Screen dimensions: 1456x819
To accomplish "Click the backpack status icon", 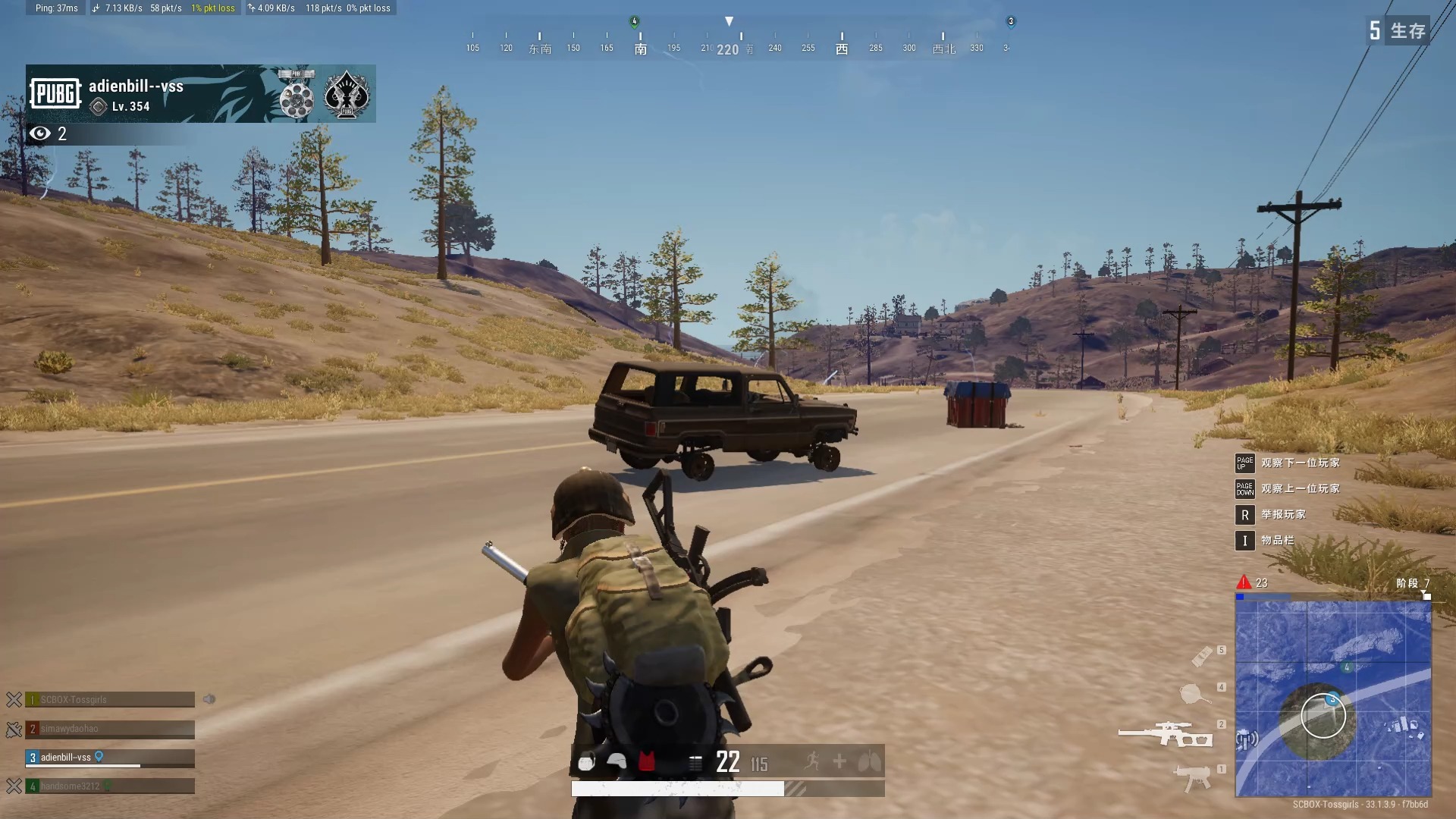I will pyautogui.click(x=586, y=762).
